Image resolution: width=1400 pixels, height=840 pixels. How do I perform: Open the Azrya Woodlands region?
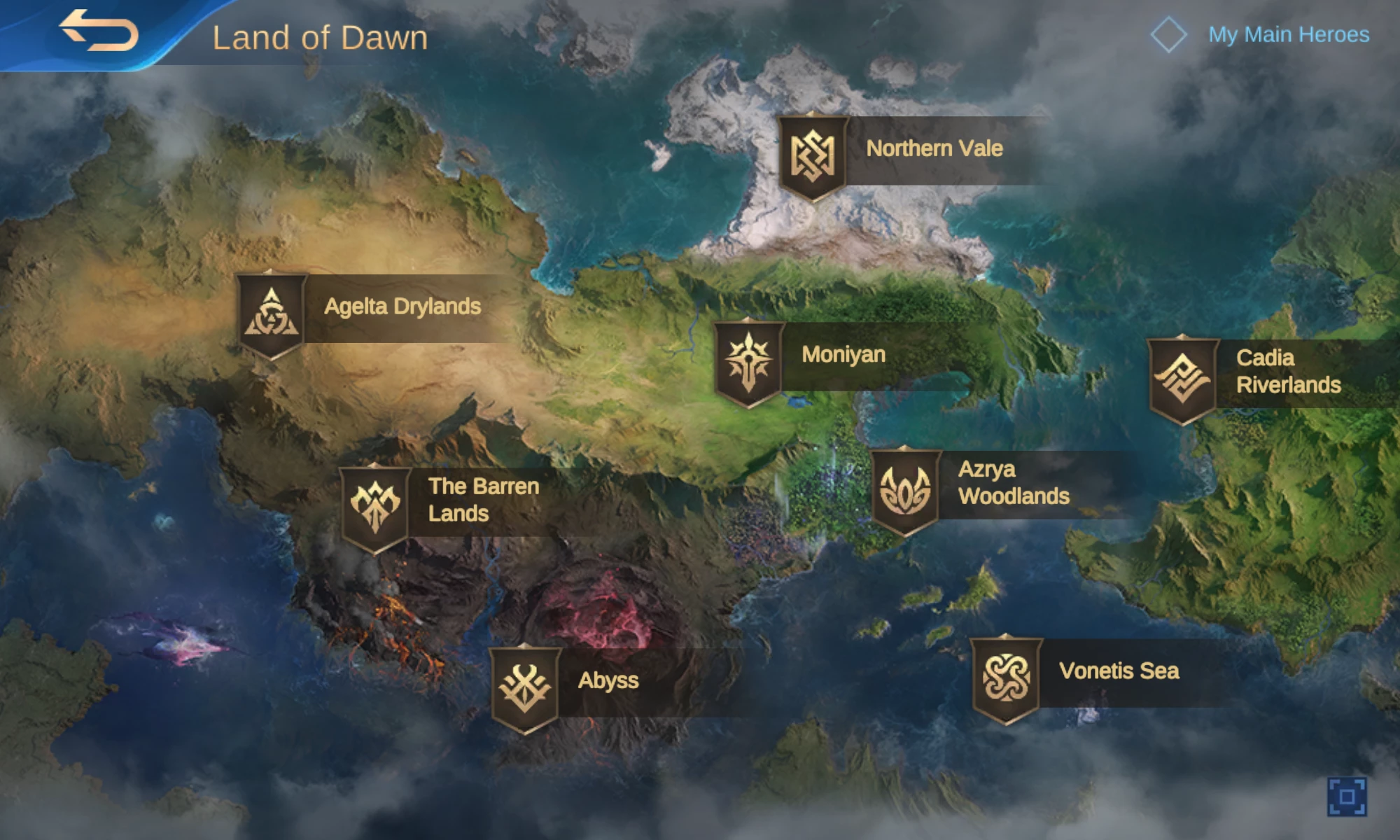click(x=905, y=489)
